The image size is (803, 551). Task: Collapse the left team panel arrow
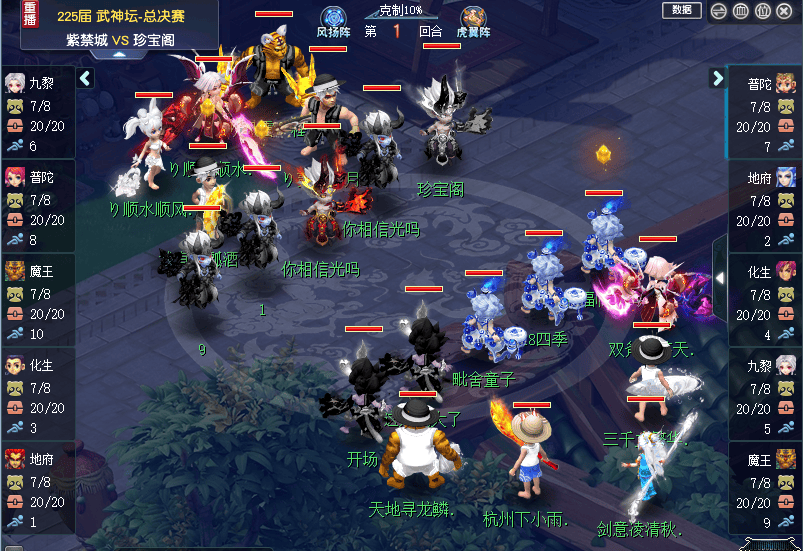tap(85, 78)
